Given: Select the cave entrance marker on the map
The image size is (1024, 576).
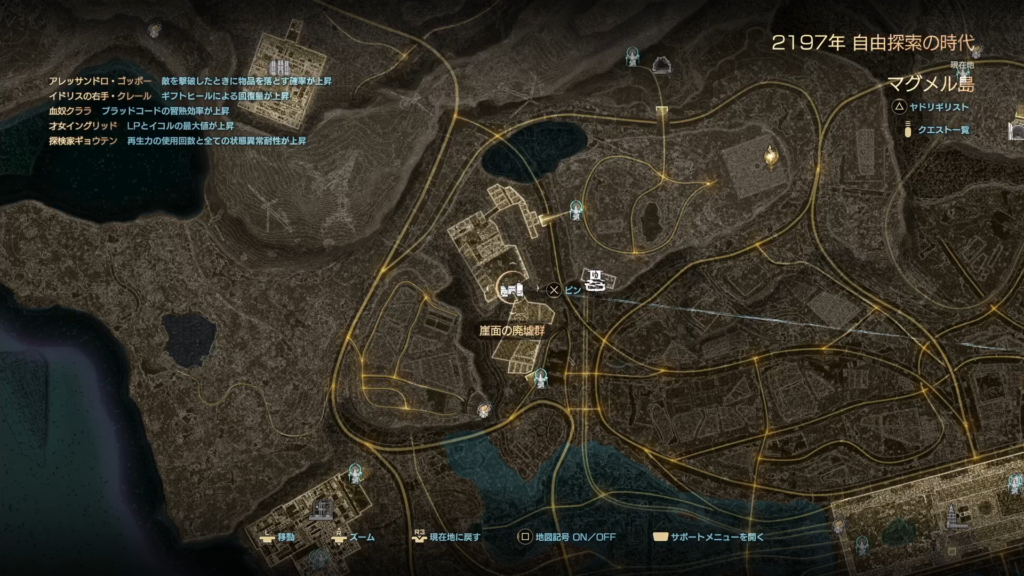Looking at the screenshot, I should click(661, 66).
